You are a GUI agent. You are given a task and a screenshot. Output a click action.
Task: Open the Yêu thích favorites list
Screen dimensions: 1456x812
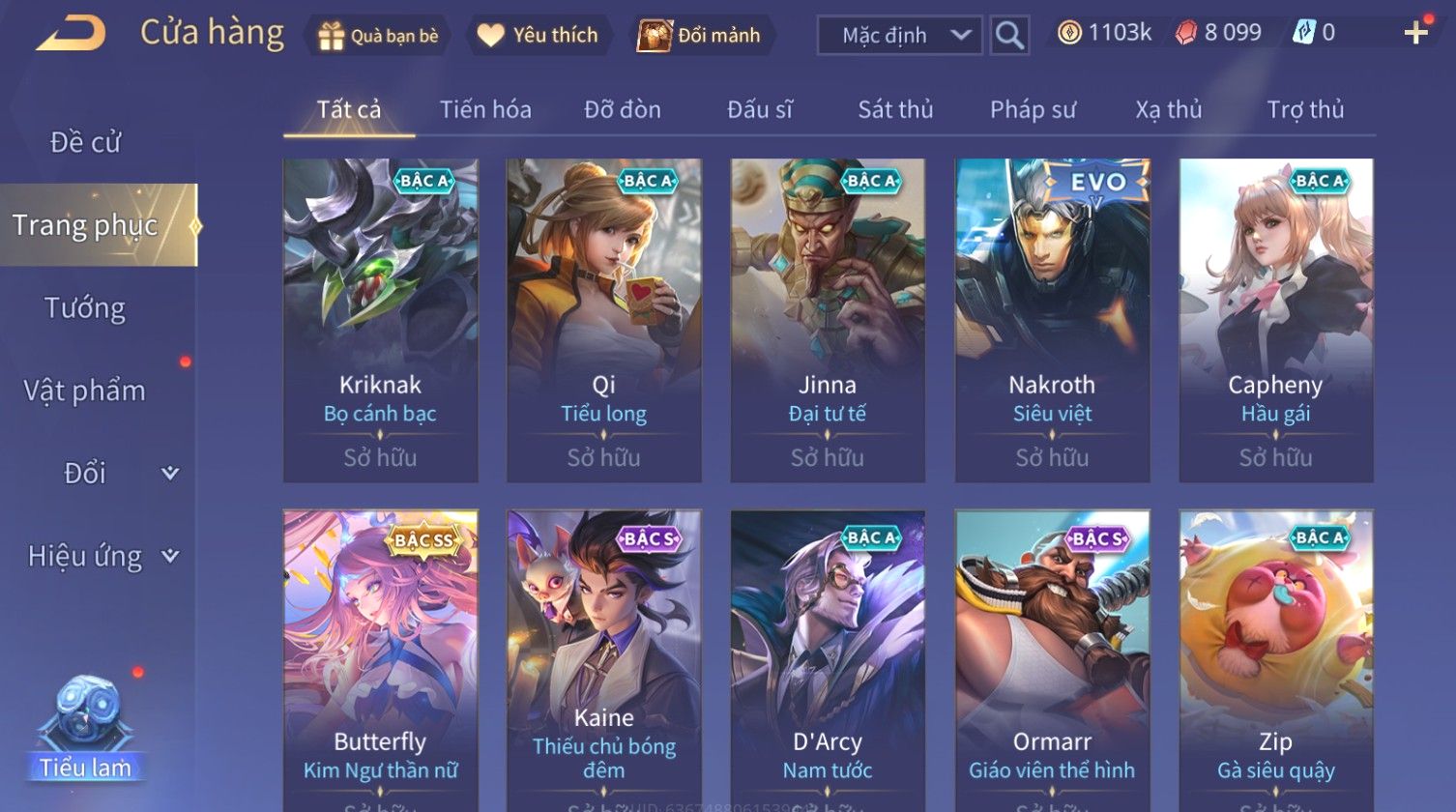tap(538, 36)
